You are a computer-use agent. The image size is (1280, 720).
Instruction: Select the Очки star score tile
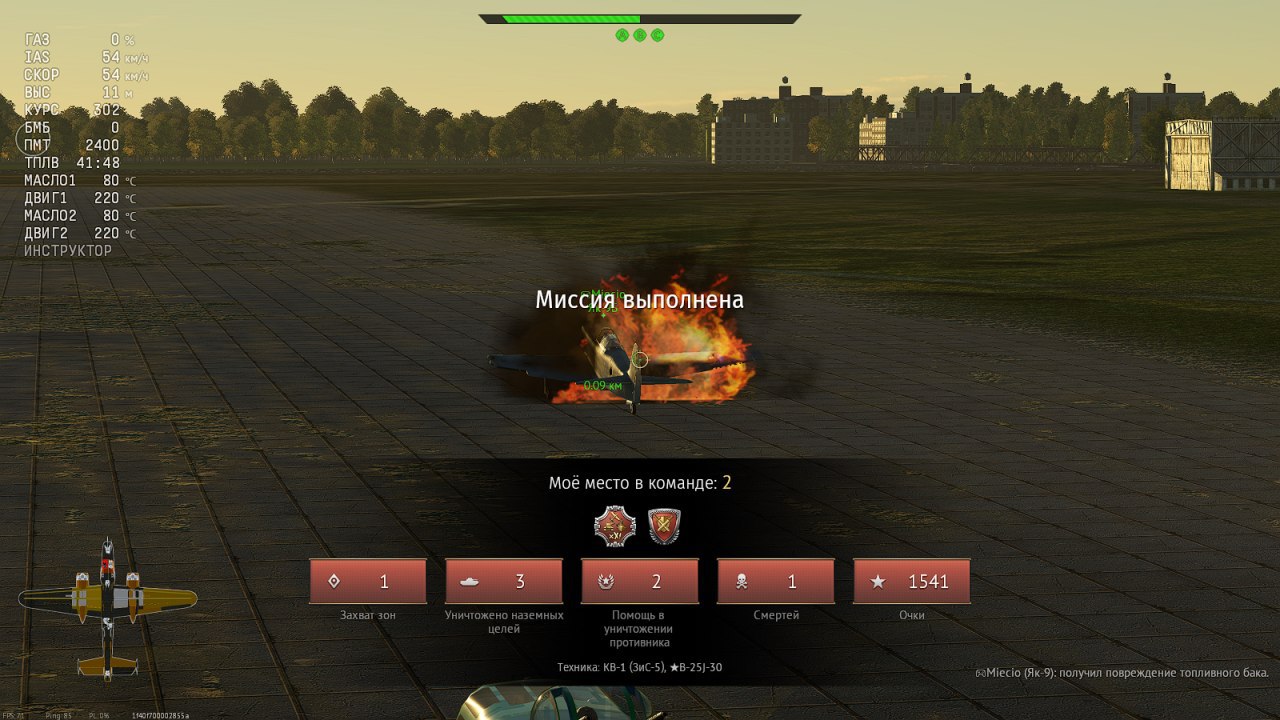911,581
